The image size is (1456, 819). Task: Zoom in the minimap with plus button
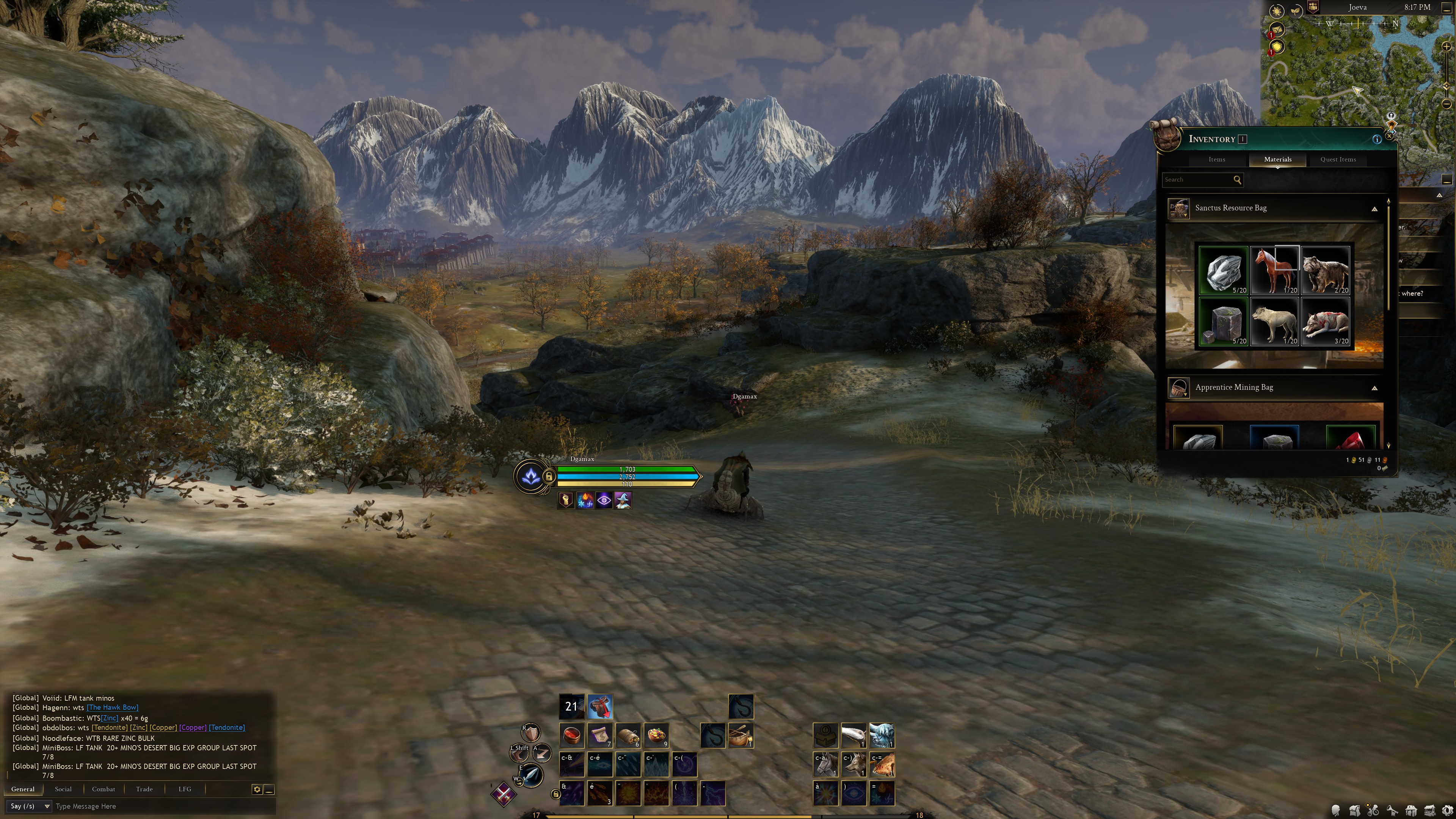[1447, 46]
